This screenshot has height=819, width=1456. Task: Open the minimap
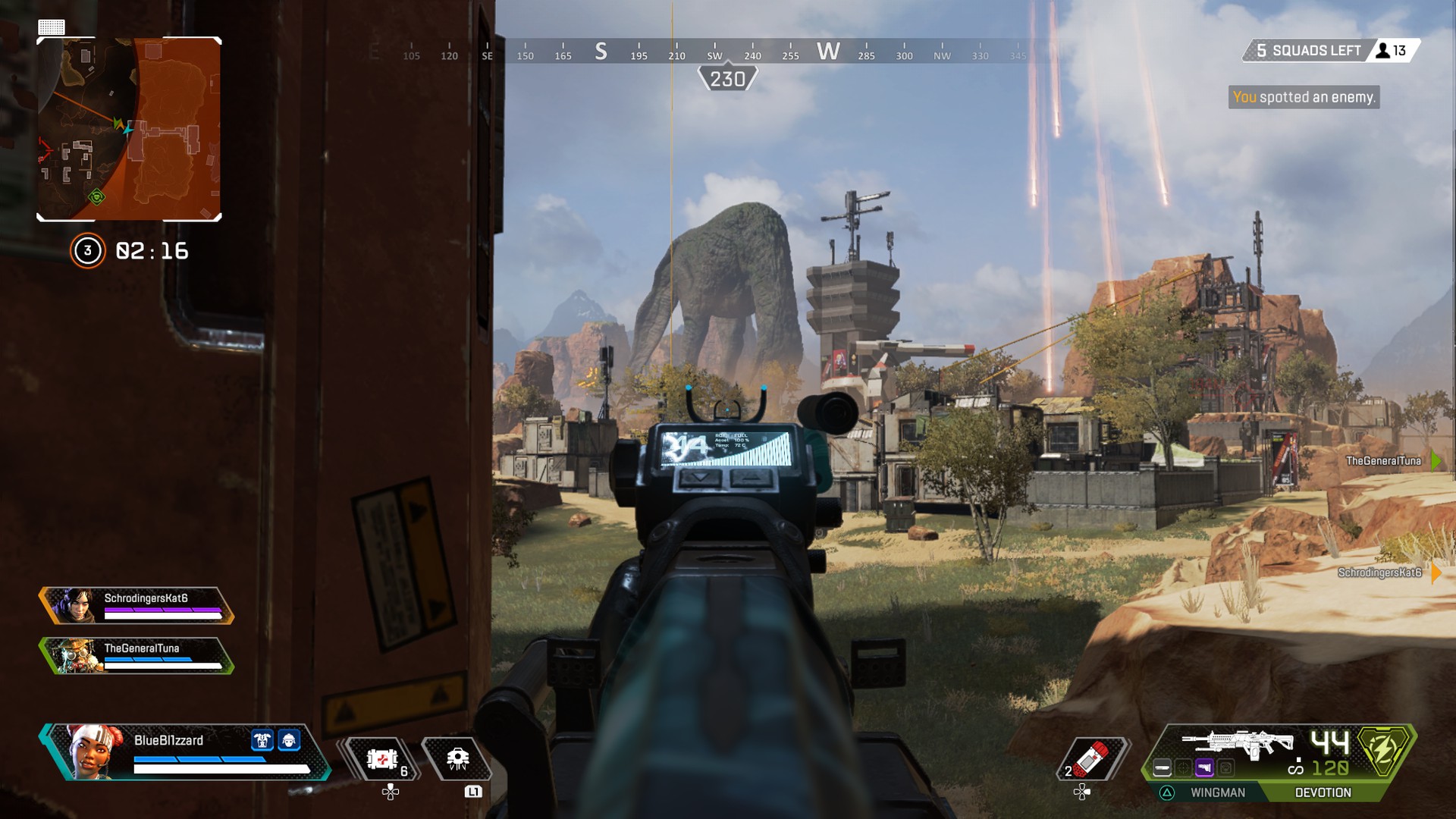click(129, 129)
